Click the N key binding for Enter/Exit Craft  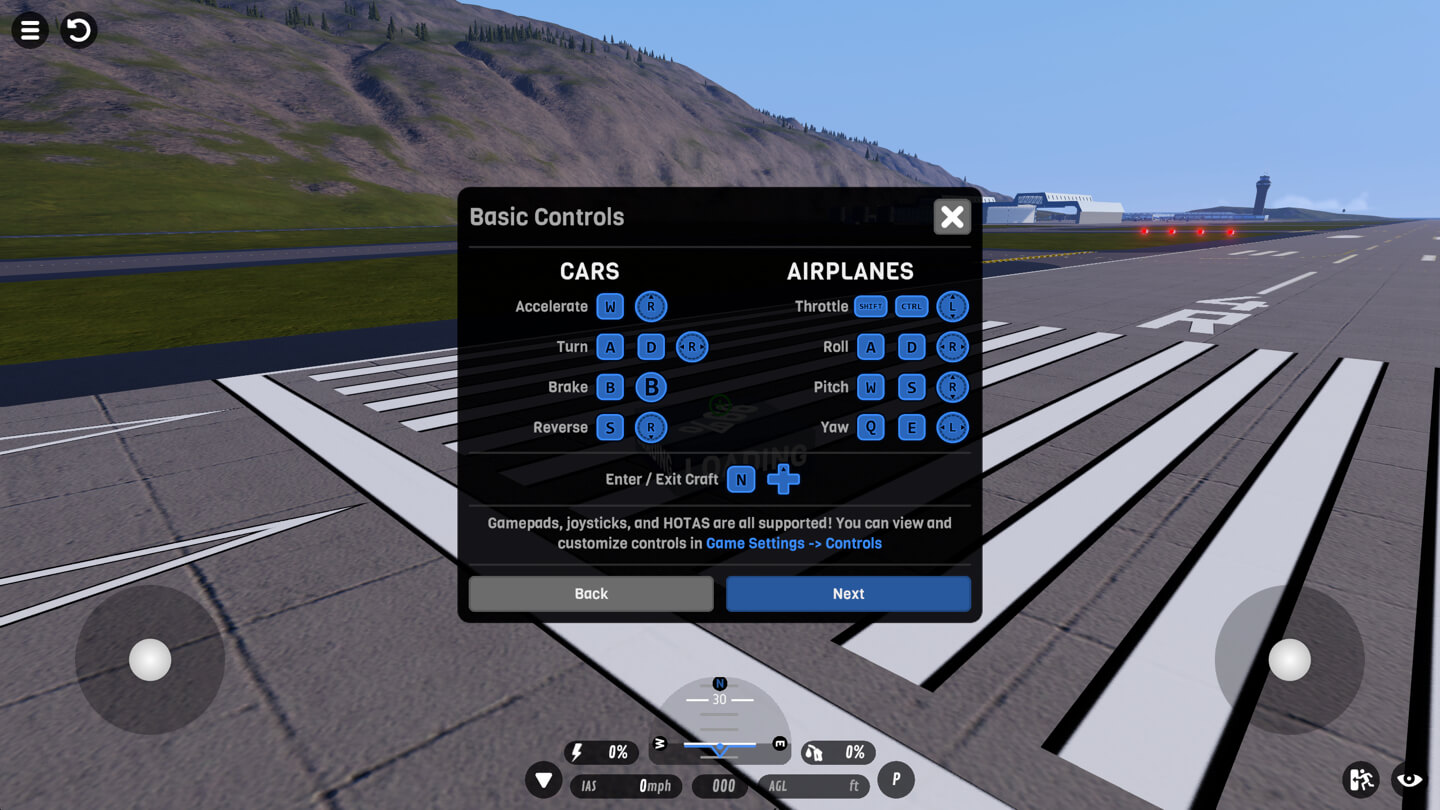coord(741,480)
